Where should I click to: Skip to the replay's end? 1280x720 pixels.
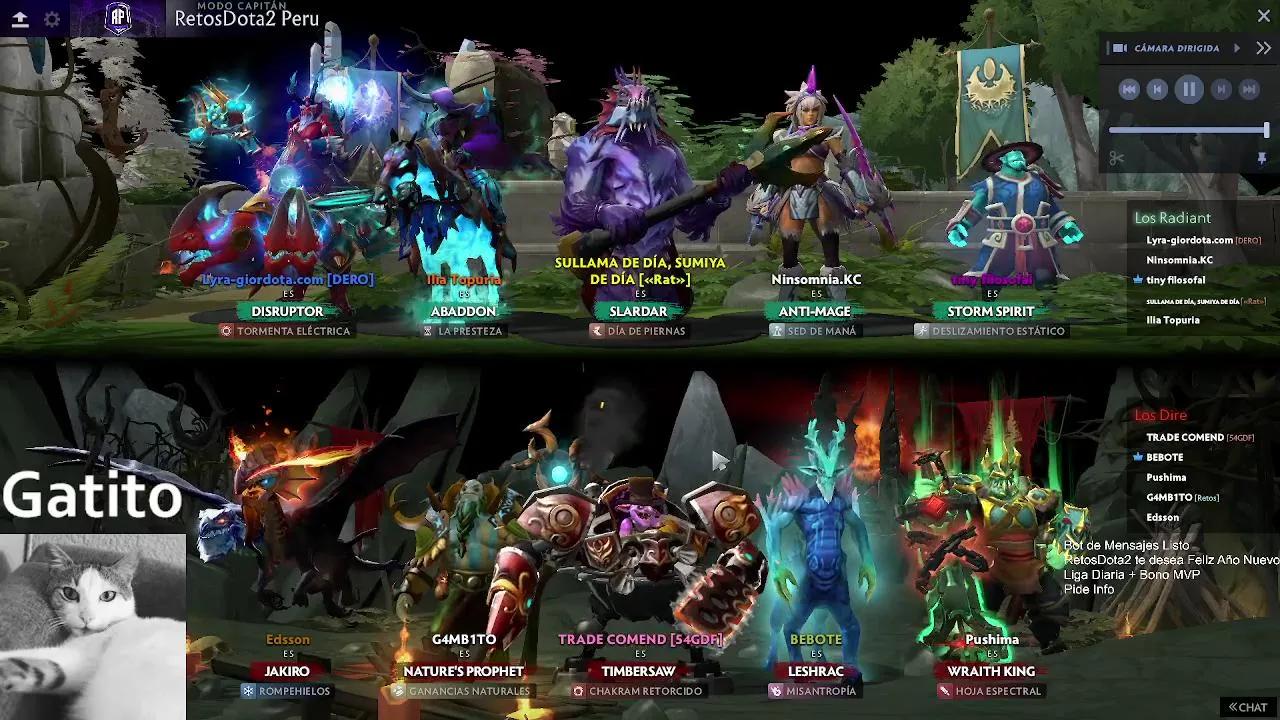point(1249,90)
